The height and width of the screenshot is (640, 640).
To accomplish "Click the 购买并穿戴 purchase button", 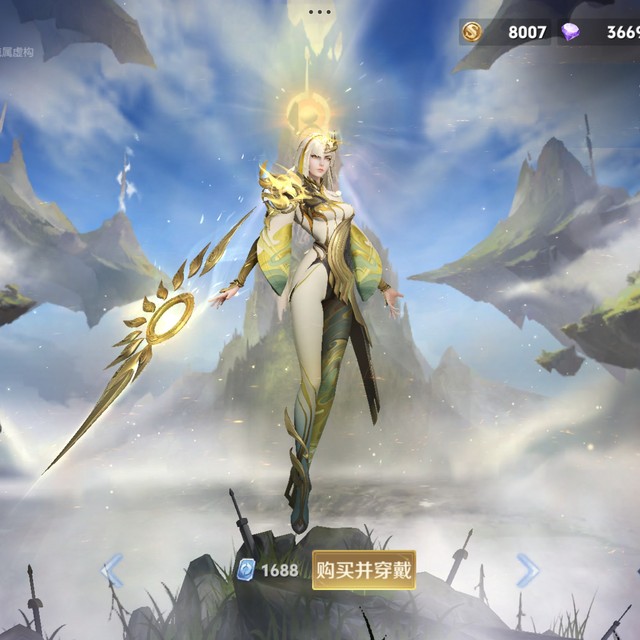I will coord(363,570).
